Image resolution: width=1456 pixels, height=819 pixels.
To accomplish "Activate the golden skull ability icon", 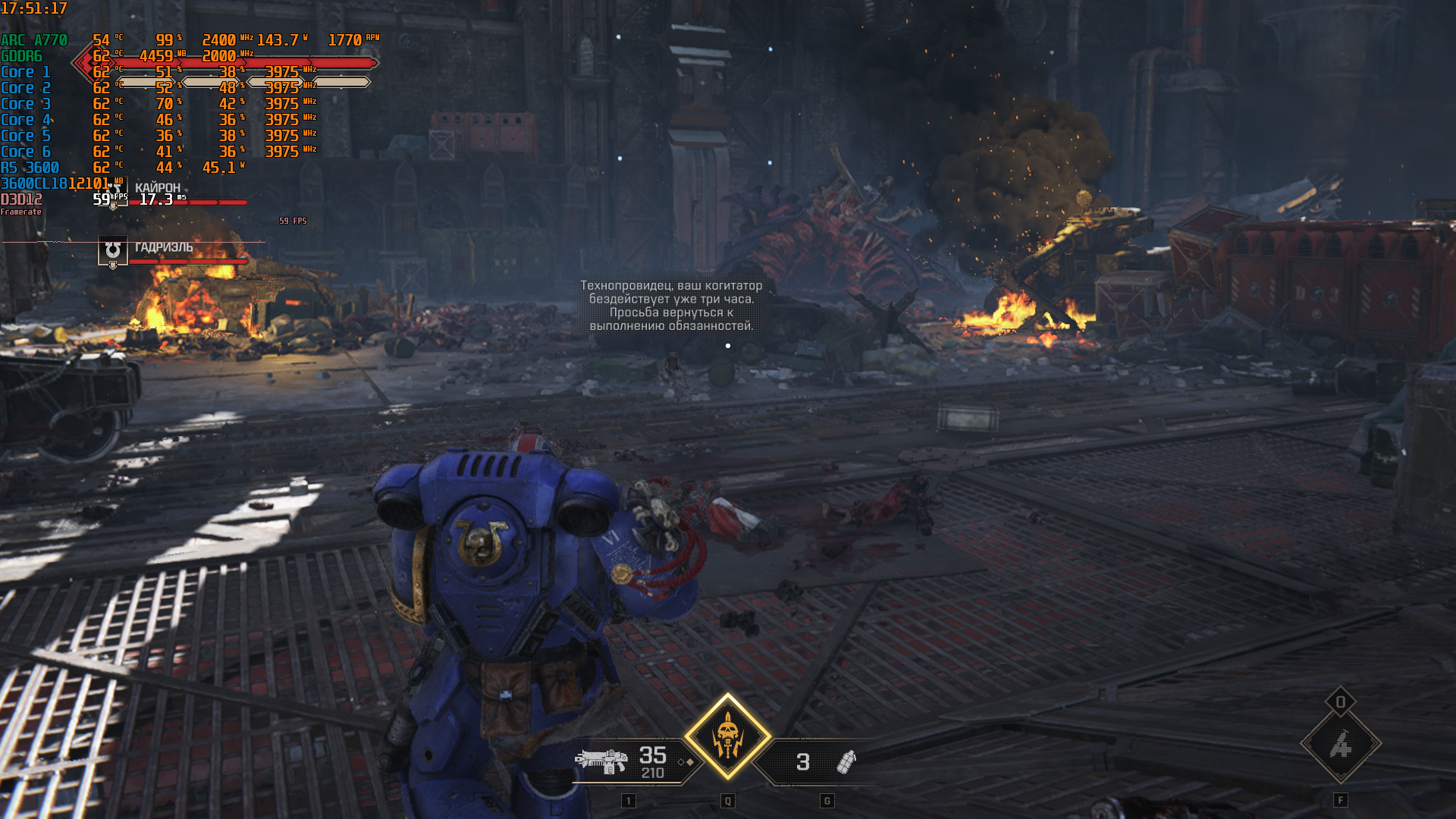I will click(728, 736).
